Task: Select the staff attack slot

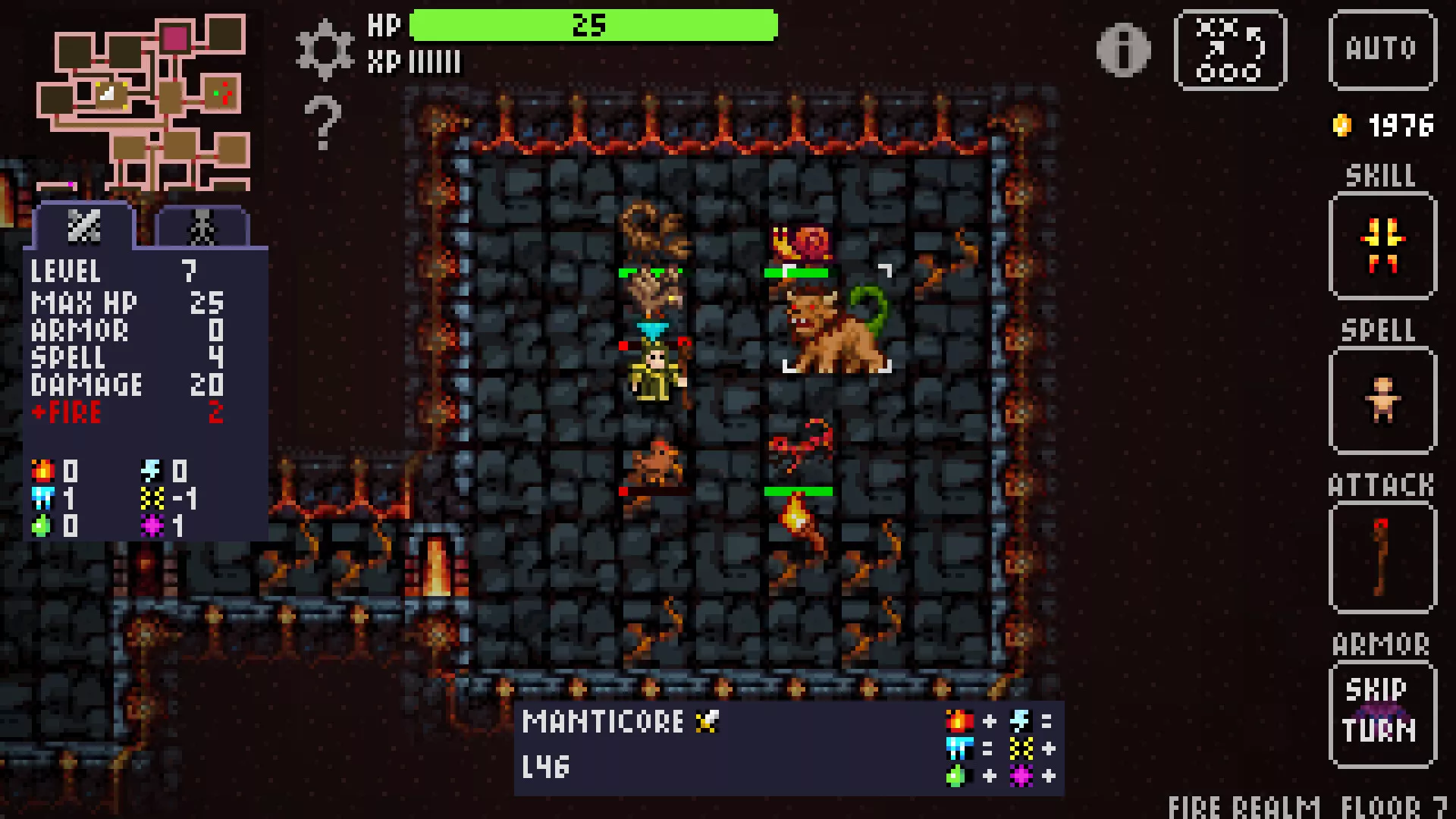Action: (1382, 557)
